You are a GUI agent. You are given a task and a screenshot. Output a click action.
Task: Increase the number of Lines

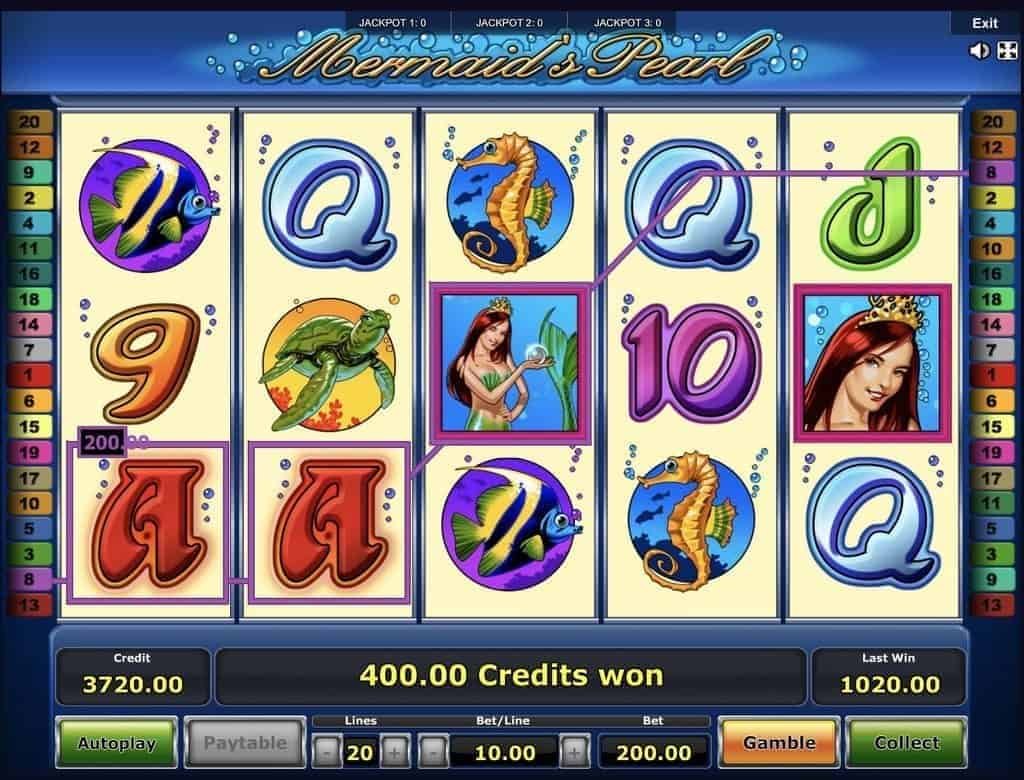[395, 751]
